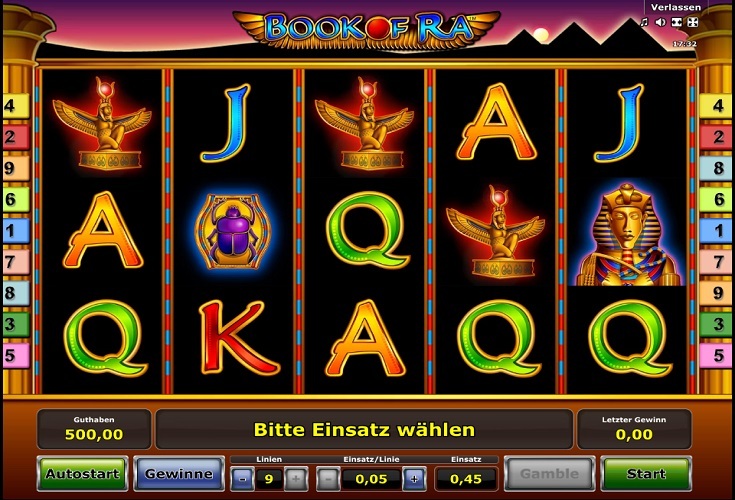The height and width of the screenshot is (500, 735).
Task: Decrease the Linien count with minus
Action: click(x=243, y=479)
